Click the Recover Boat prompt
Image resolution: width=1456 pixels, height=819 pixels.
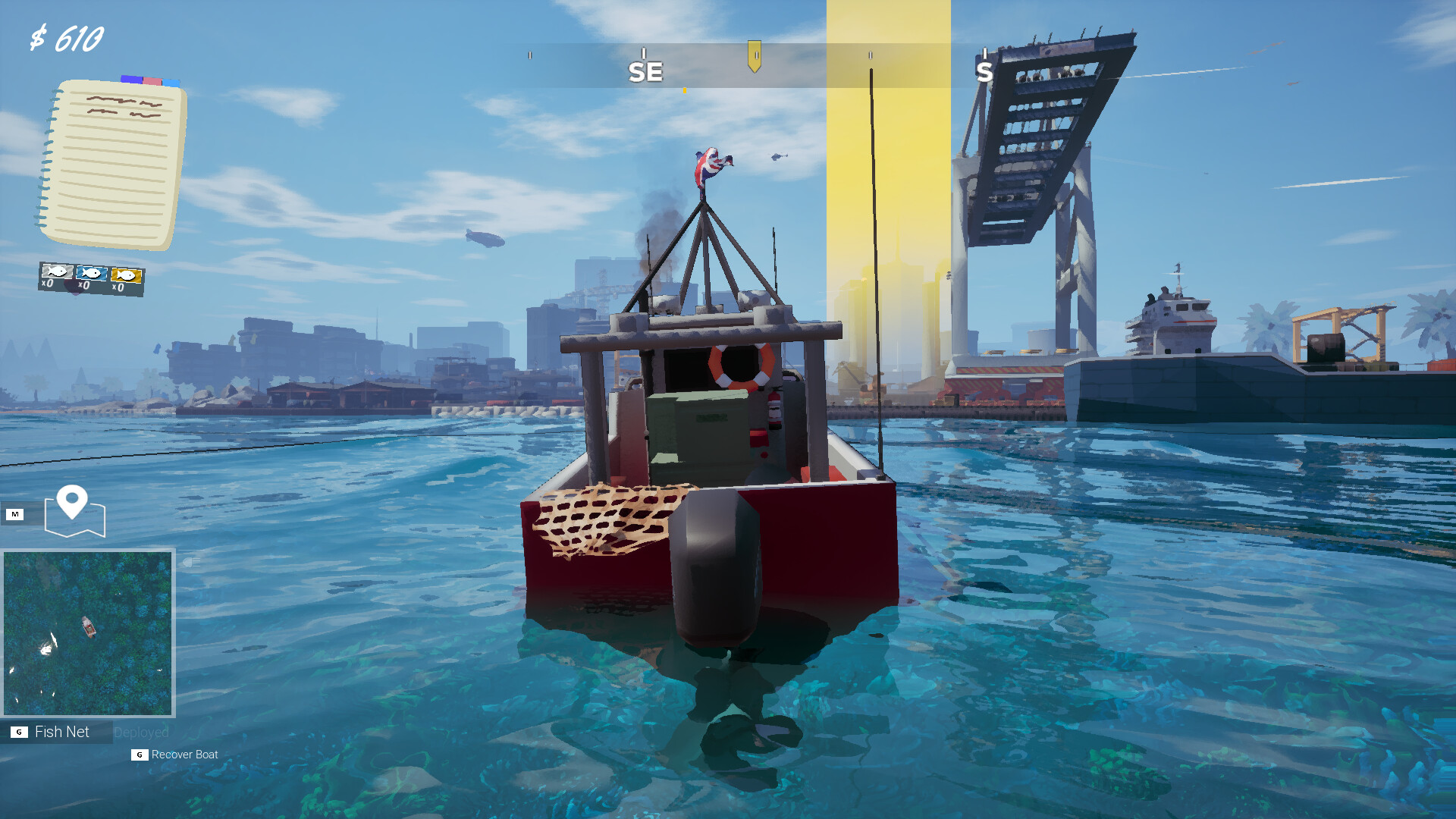pyautogui.click(x=184, y=755)
